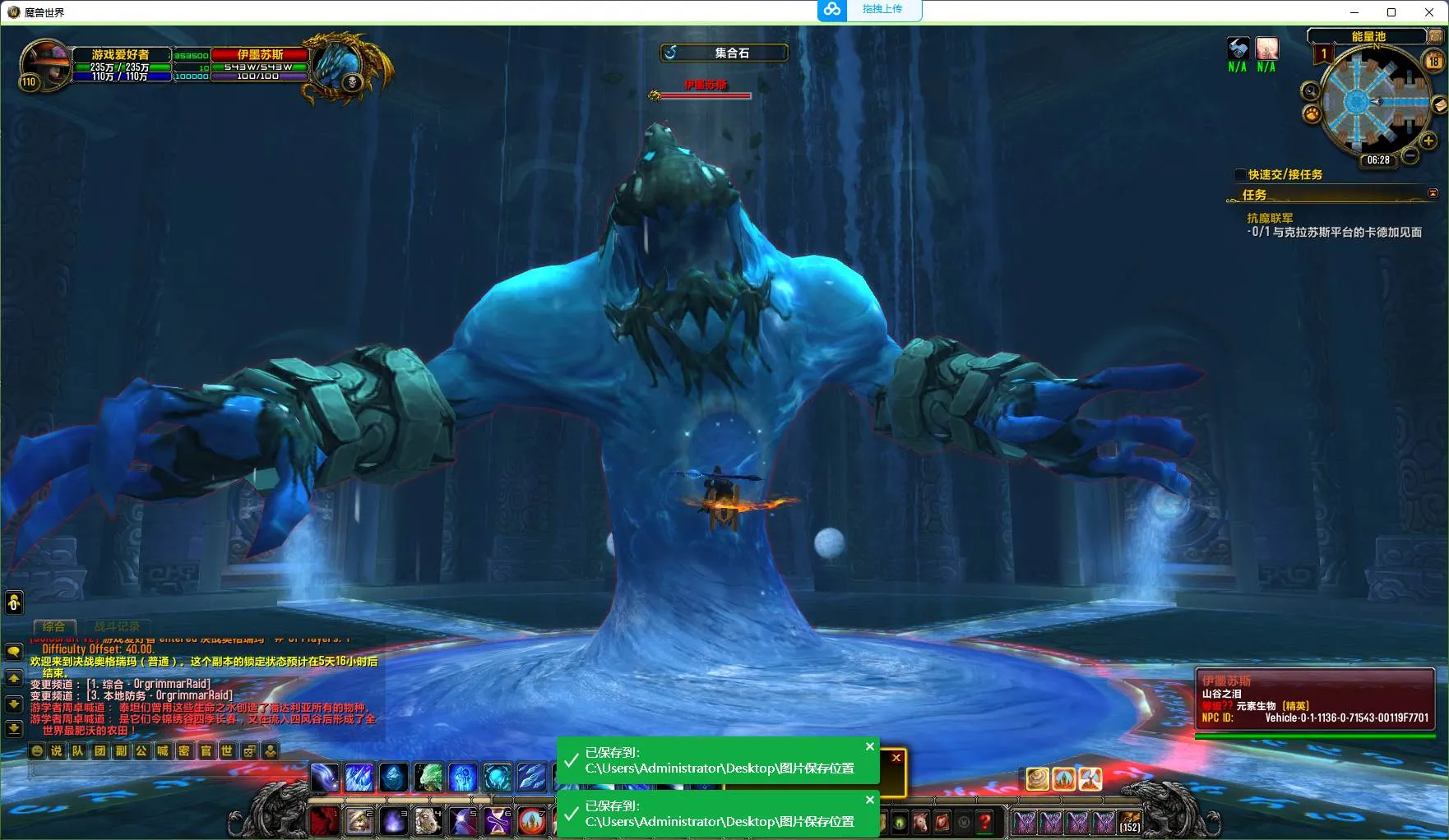Choose the 说 say channel button
Viewport: 1449px width, 840px height.
[57, 750]
